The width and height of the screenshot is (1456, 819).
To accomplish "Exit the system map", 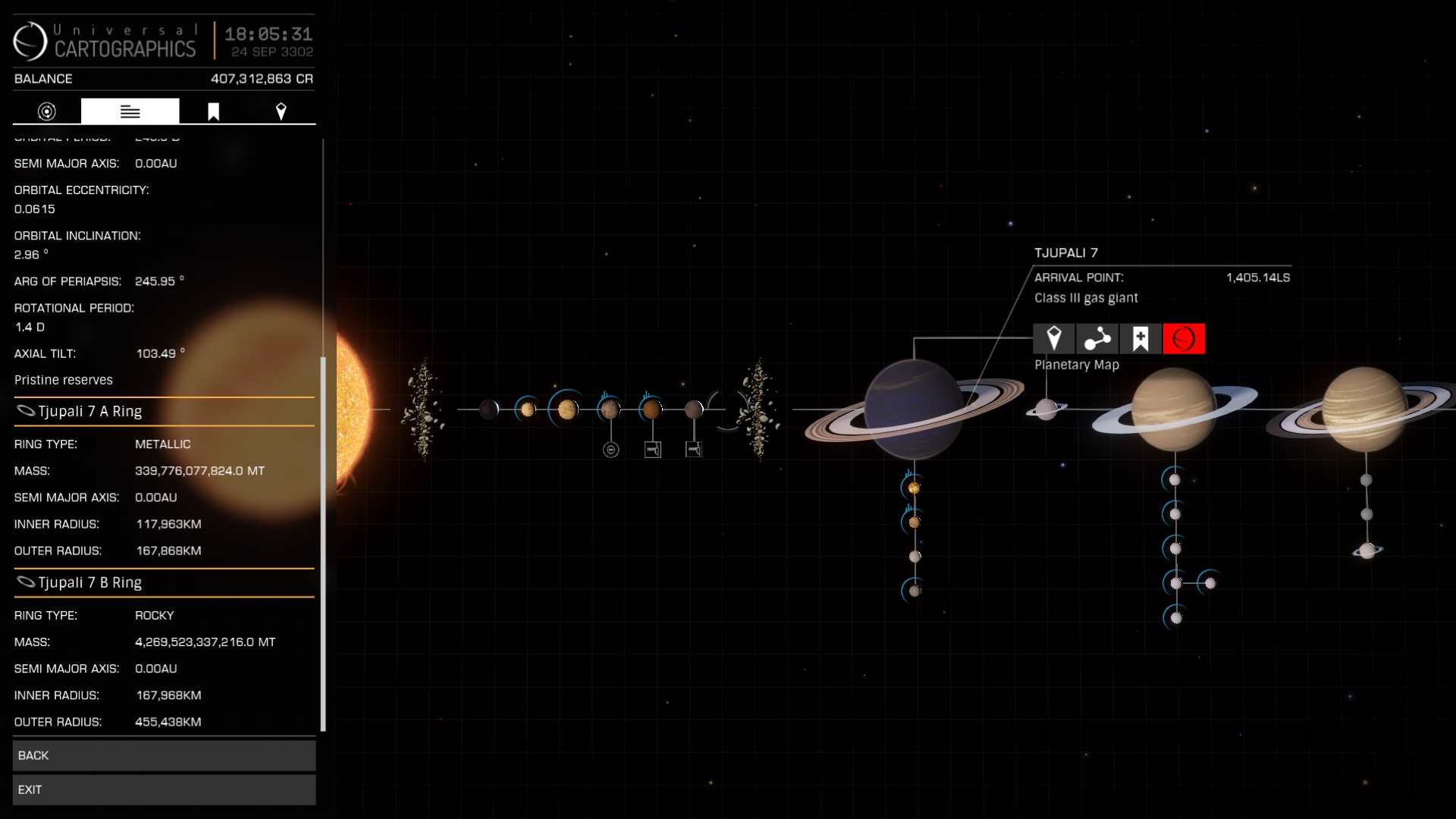I will click(x=164, y=789).
